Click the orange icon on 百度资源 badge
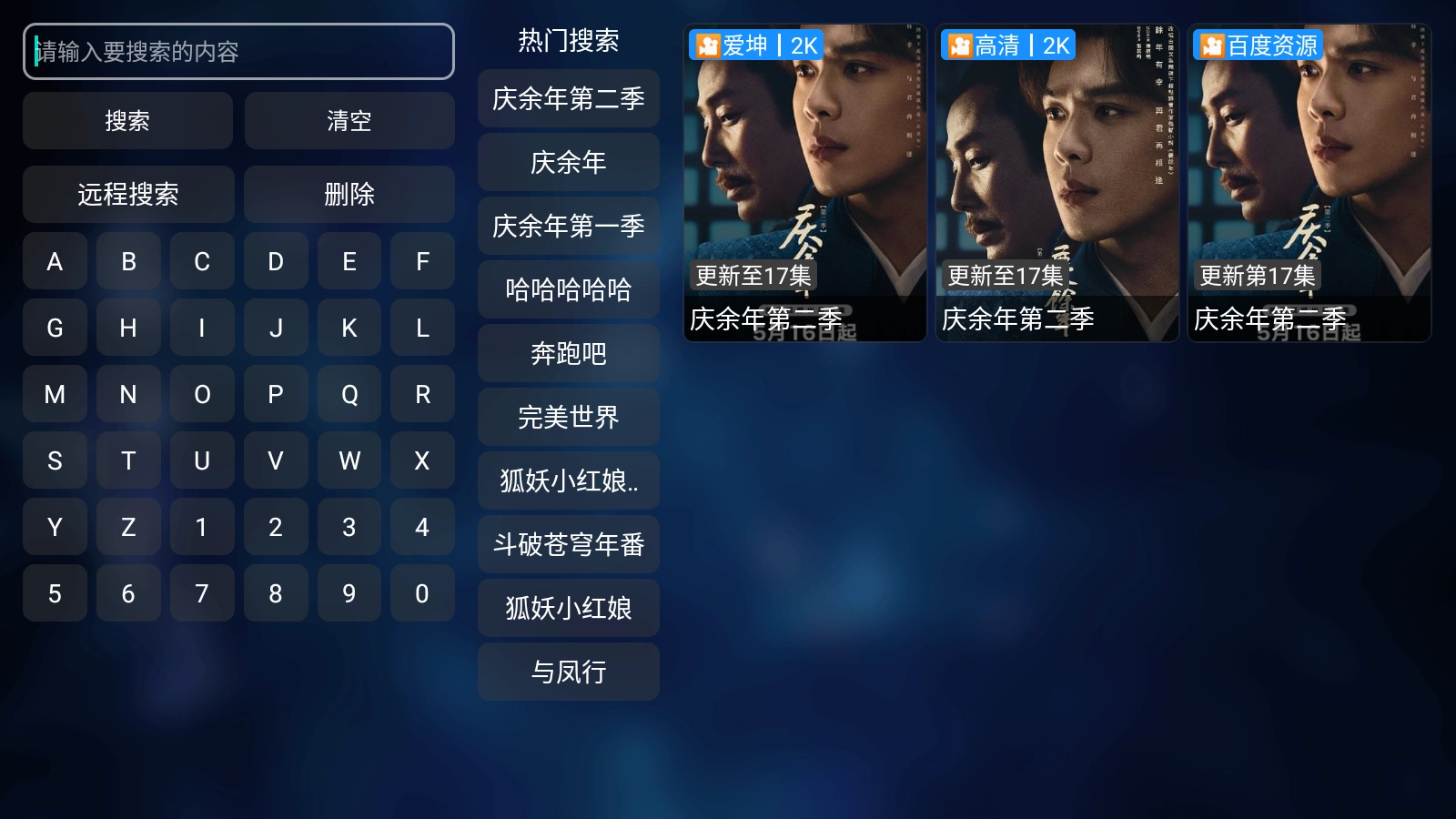 point(1211,45)
